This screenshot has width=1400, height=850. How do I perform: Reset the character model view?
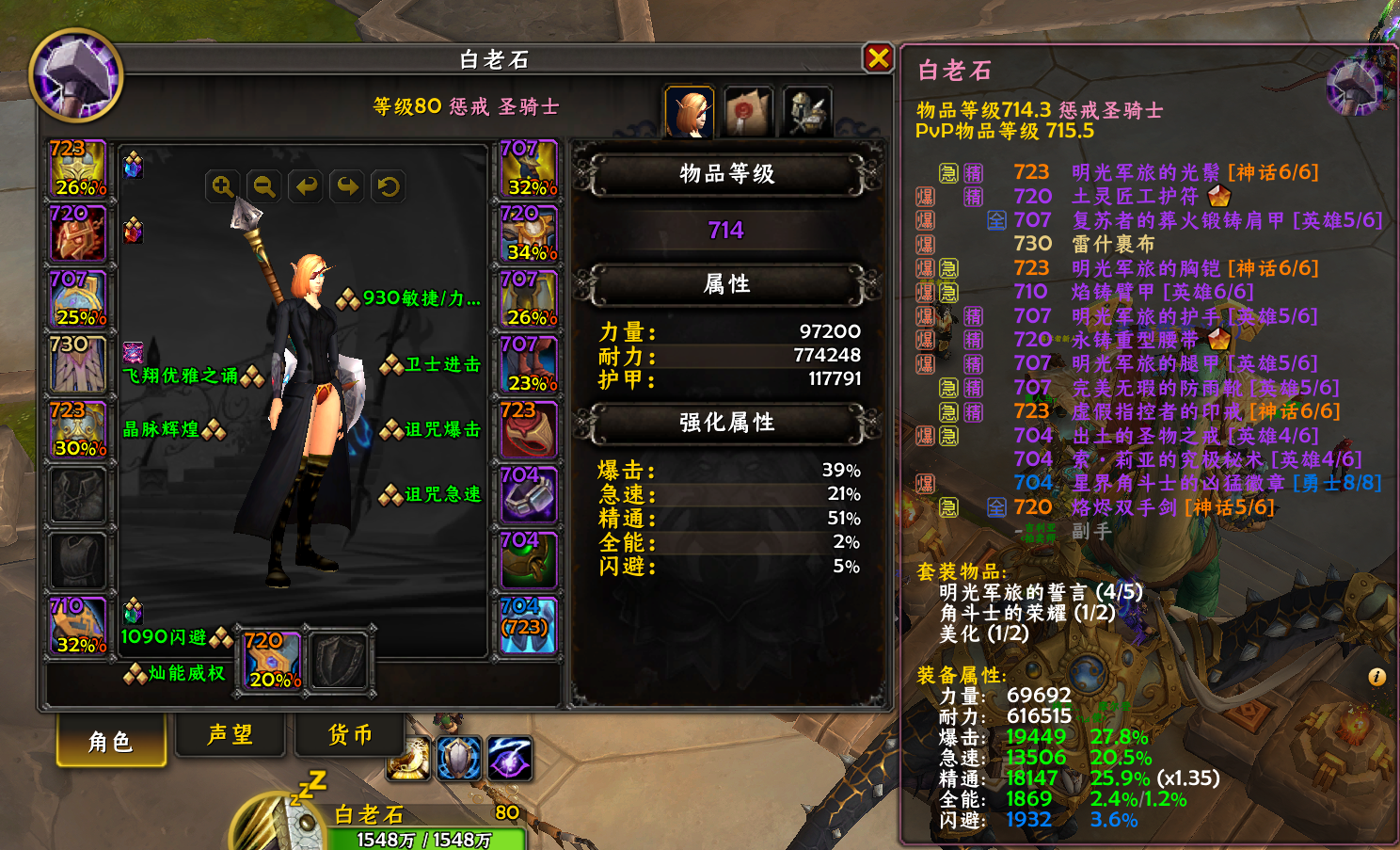[389, 186]
